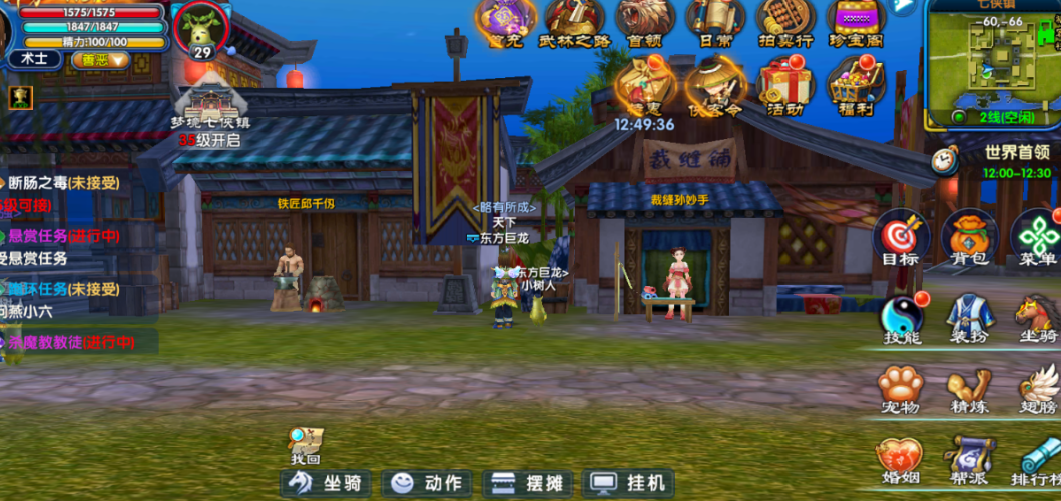Open the 婚姻 marriage heart icon
This screenshot has height=501, width=1061.
click(900, 458)
